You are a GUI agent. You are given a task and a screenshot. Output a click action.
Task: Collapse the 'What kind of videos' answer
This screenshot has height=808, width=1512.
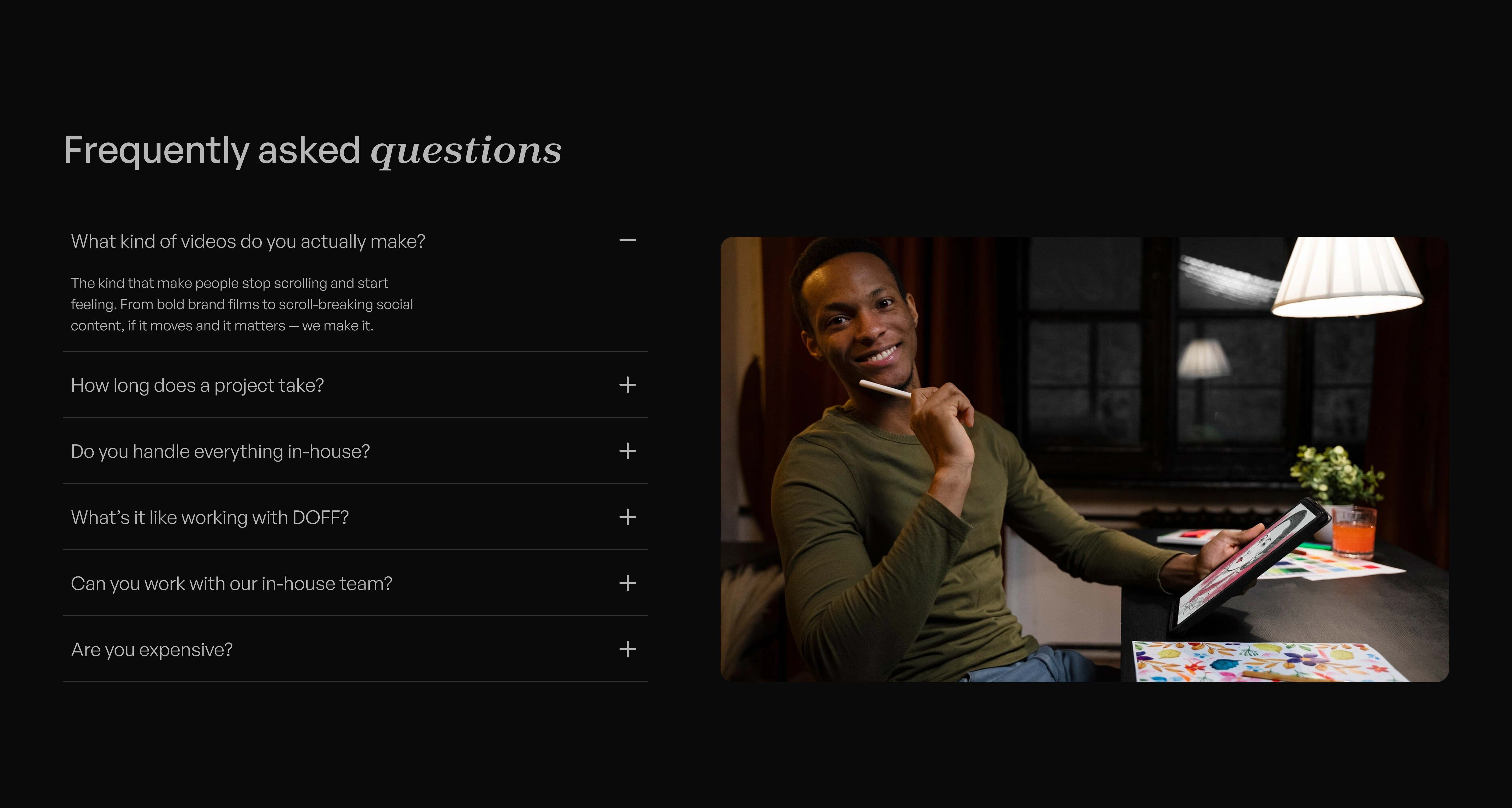pyautogui.click(x=628, y=240)
